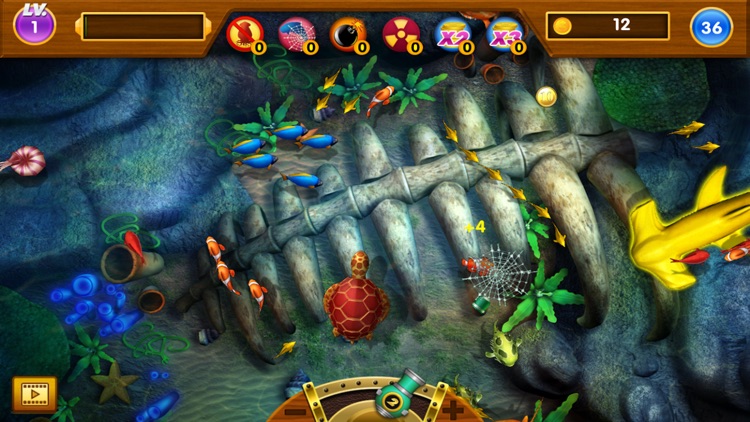Screen dimensions: 750x422
Task: Activate the X3 multiplier boost
Action: pyautogui.click(x=505, y=34)
